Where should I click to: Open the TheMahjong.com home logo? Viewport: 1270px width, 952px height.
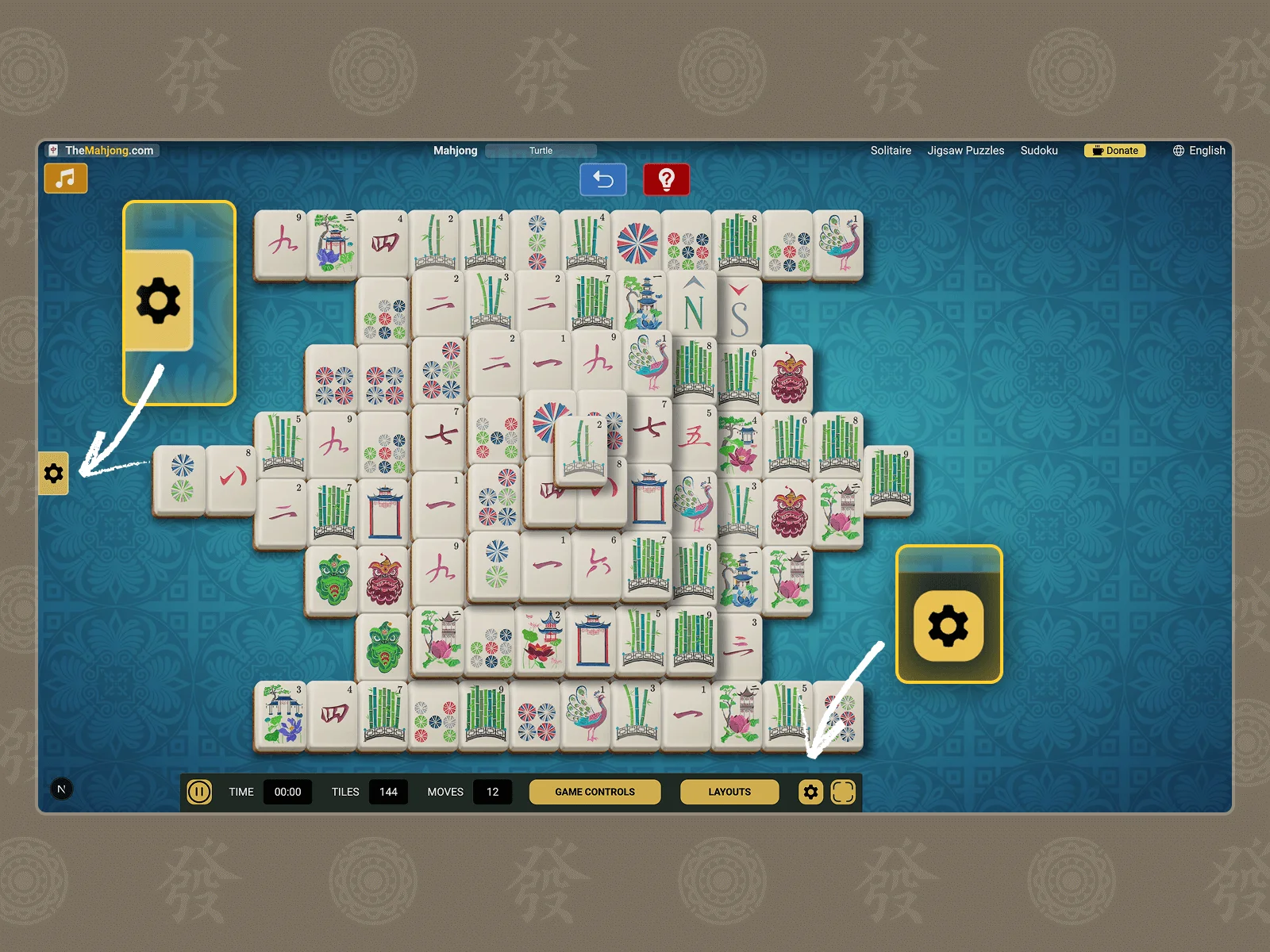tap(102, 151)
